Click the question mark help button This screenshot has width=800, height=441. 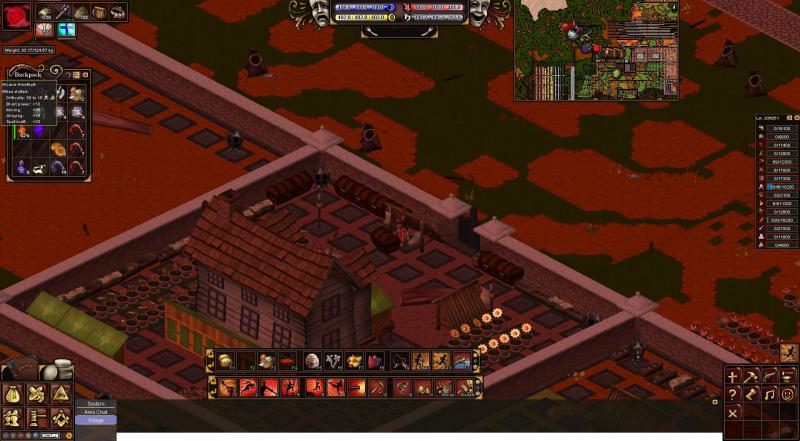pyautogui.click(x=733, y=395)
